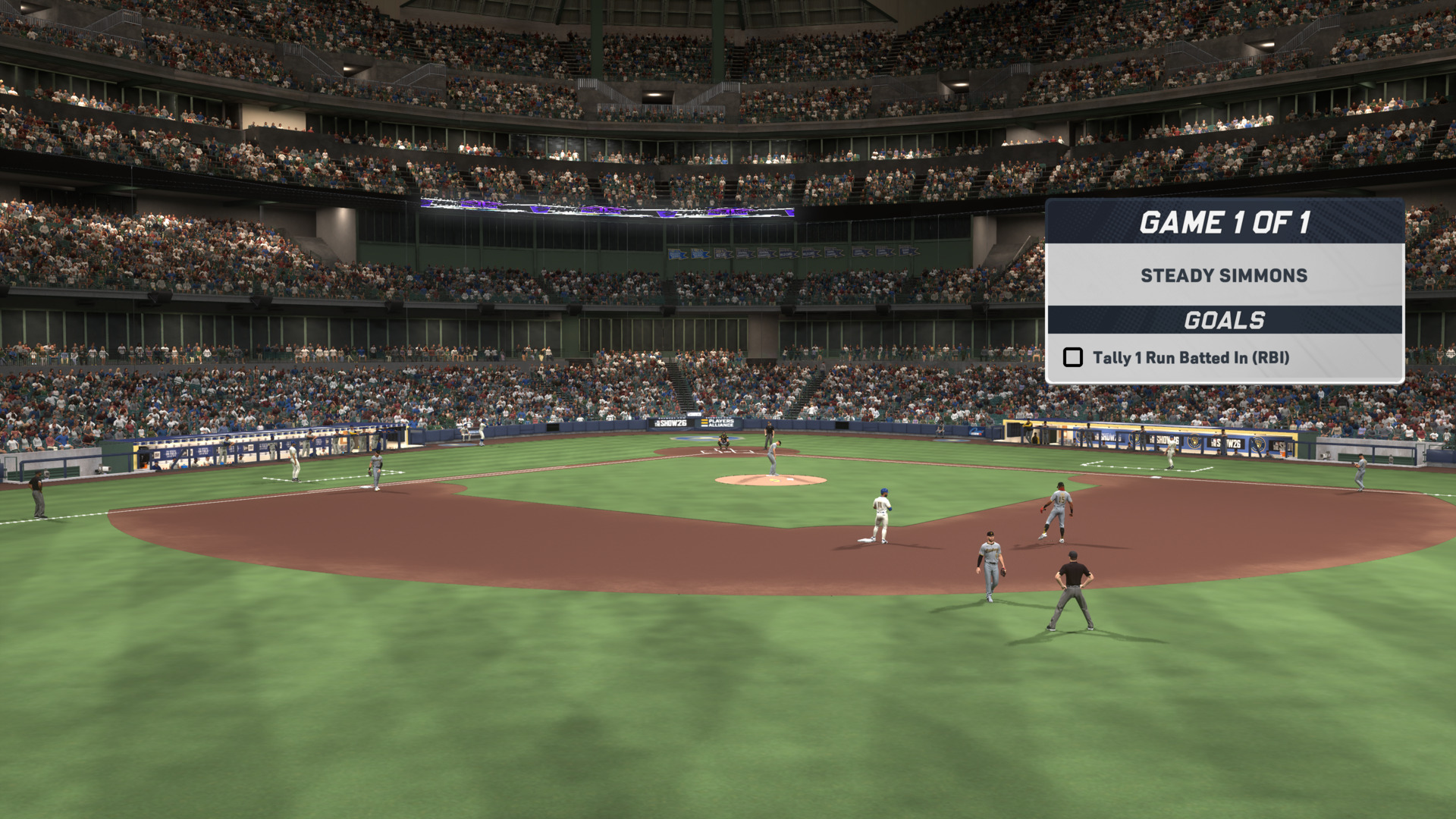This screenshot has height=819, width=1456.
Task: Tick the Tally 1 Run Batted In checkbox
Action: coord(1072,357)
